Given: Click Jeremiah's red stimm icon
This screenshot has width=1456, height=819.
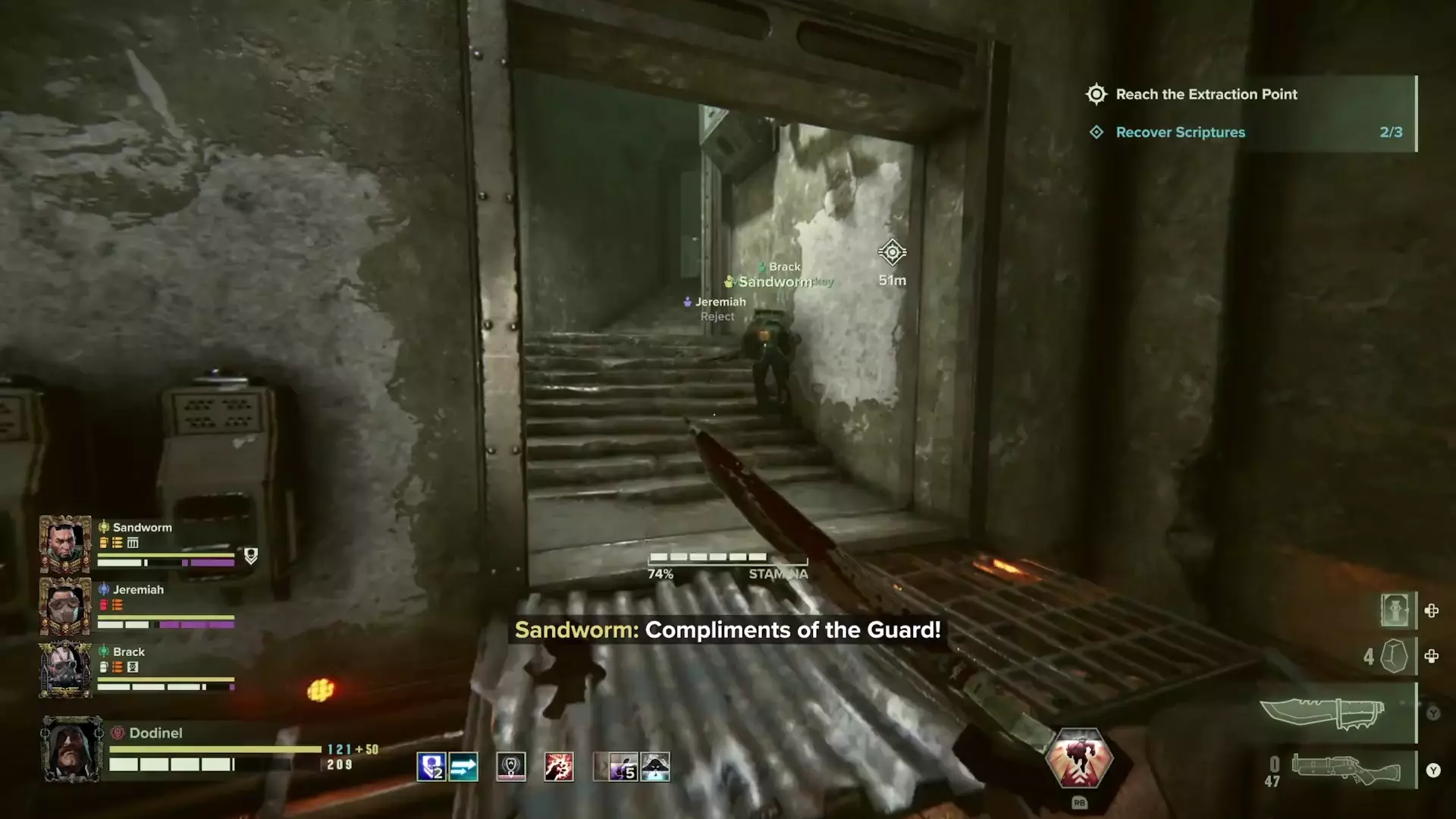Looking at the screenshot, I should click(103, 604).
